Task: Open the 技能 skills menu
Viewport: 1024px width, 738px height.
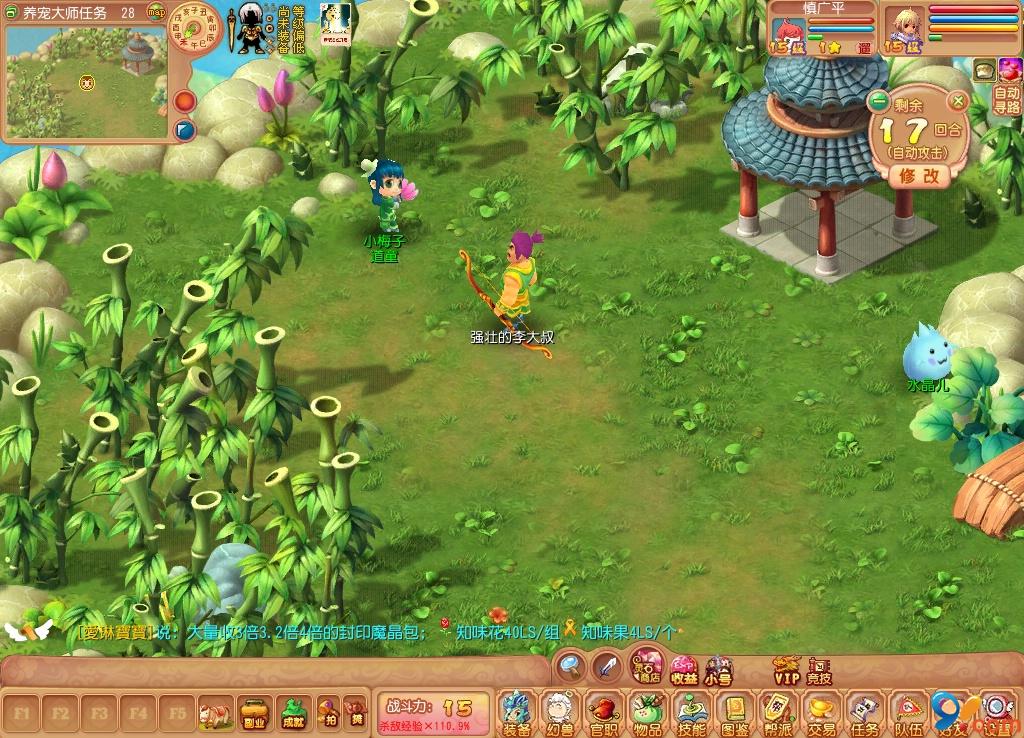Action: coord(691,712)
